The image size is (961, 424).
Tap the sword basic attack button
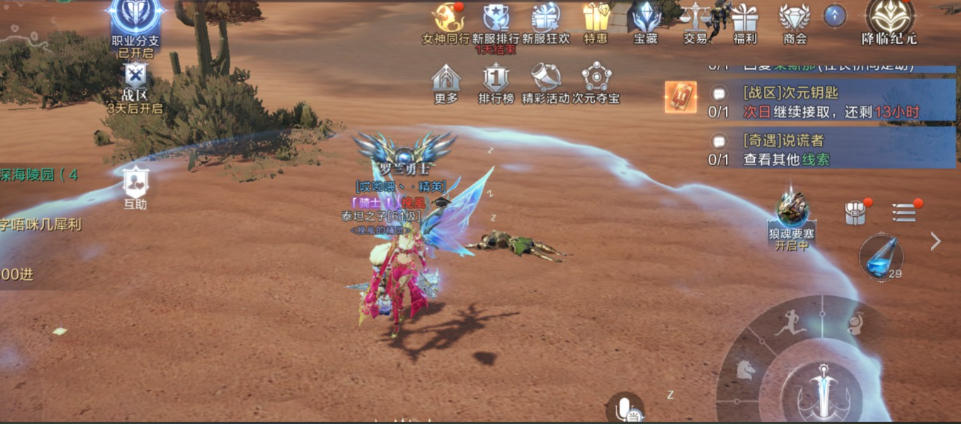pyautogui.click(x=823, y=388)
